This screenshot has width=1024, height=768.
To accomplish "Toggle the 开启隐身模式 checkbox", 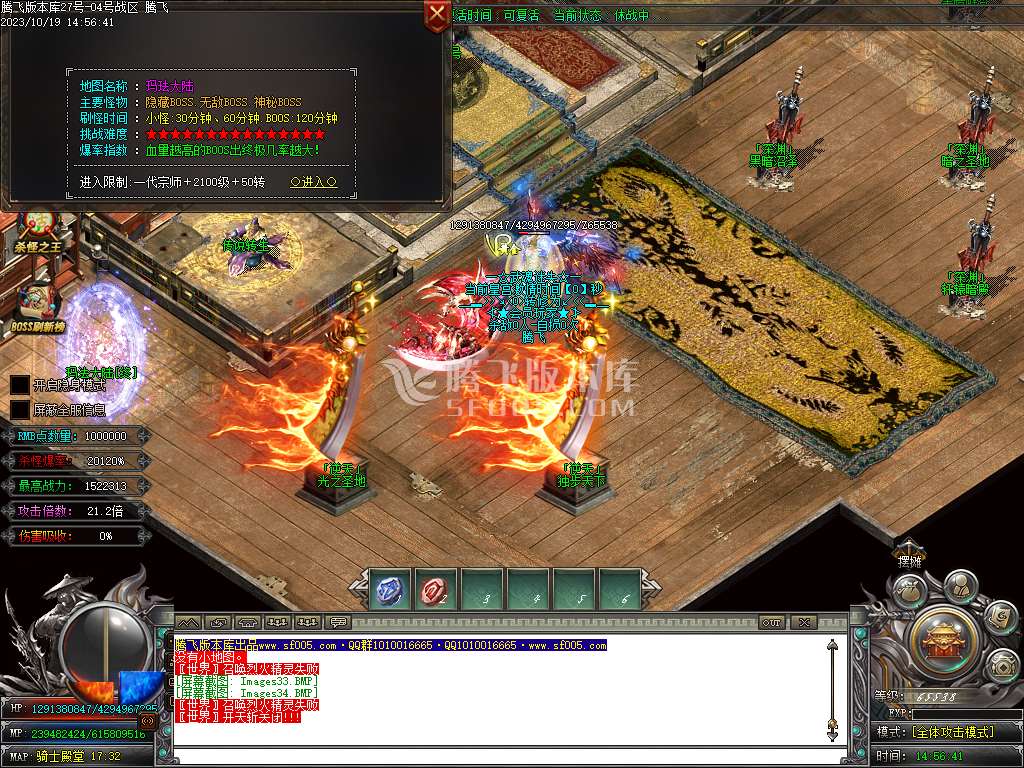I will 20,385.
